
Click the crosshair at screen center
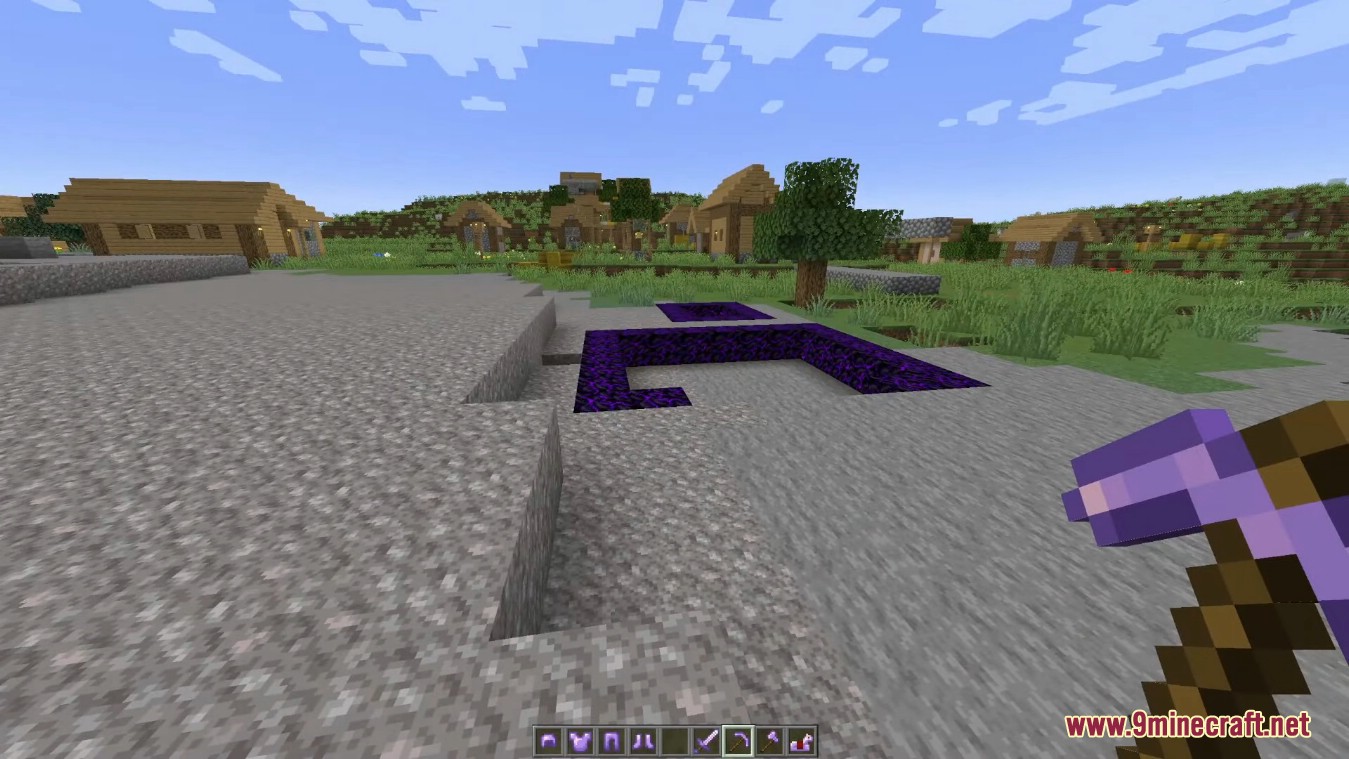[674, 379]
